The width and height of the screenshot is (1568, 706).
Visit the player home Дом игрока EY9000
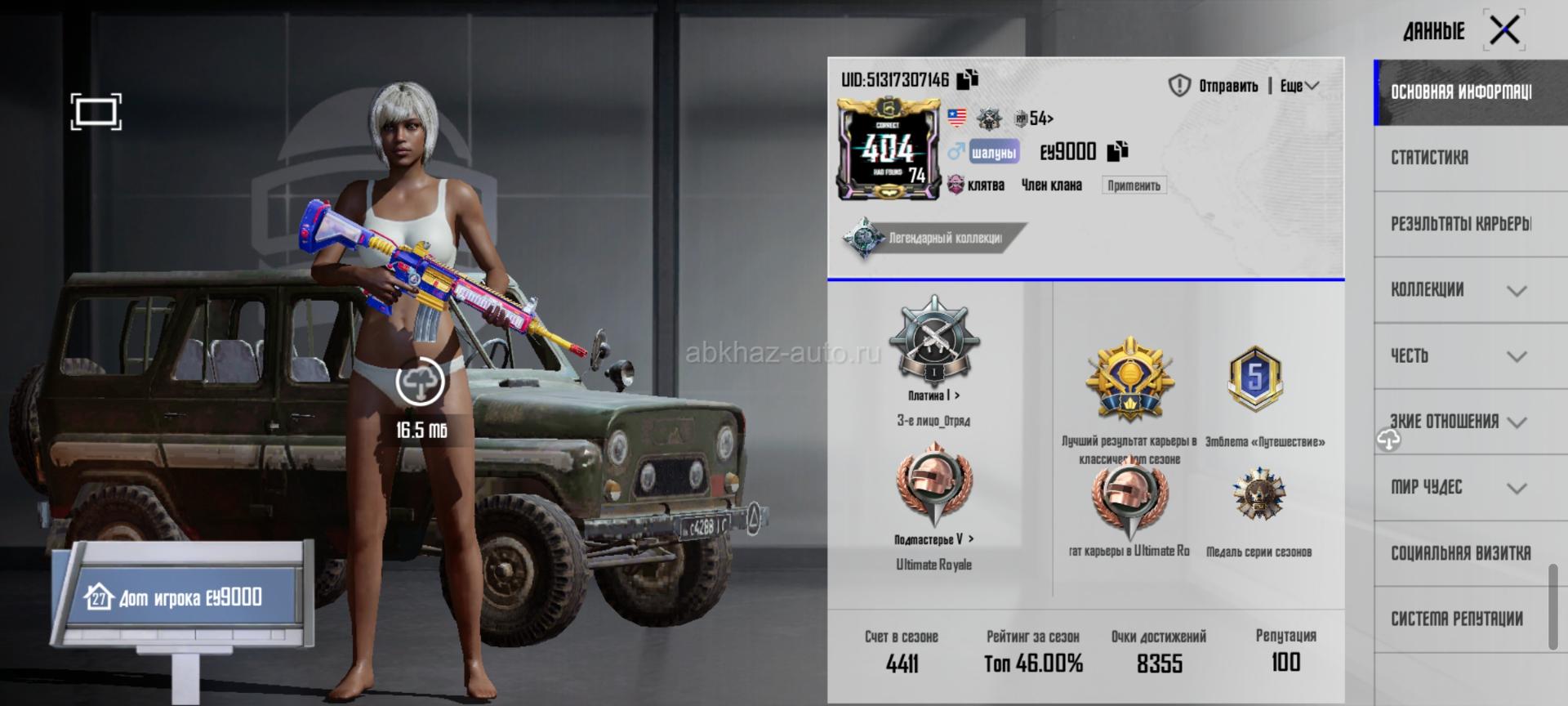(181, 597)
